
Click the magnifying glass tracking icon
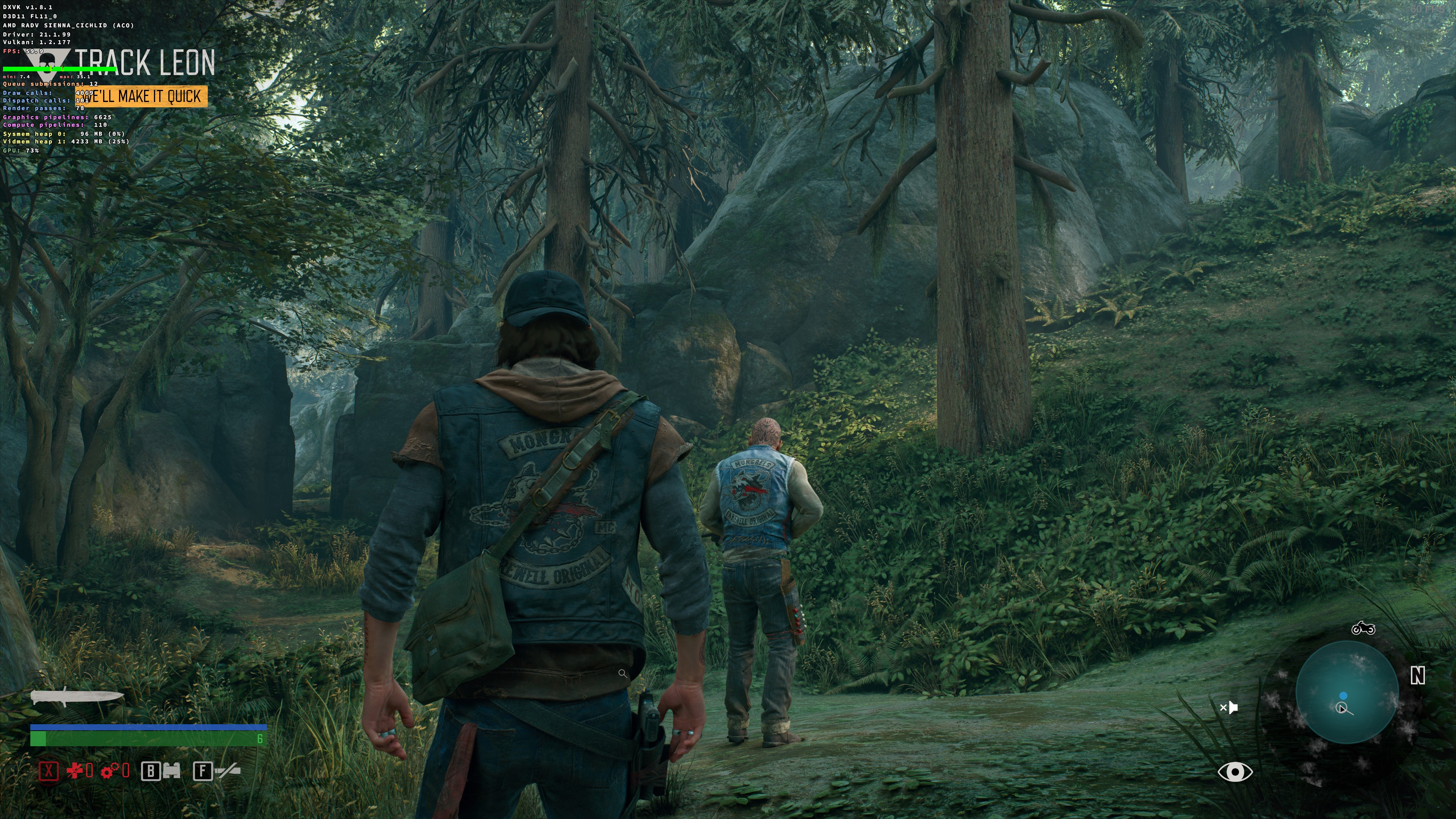pos(623,674)
